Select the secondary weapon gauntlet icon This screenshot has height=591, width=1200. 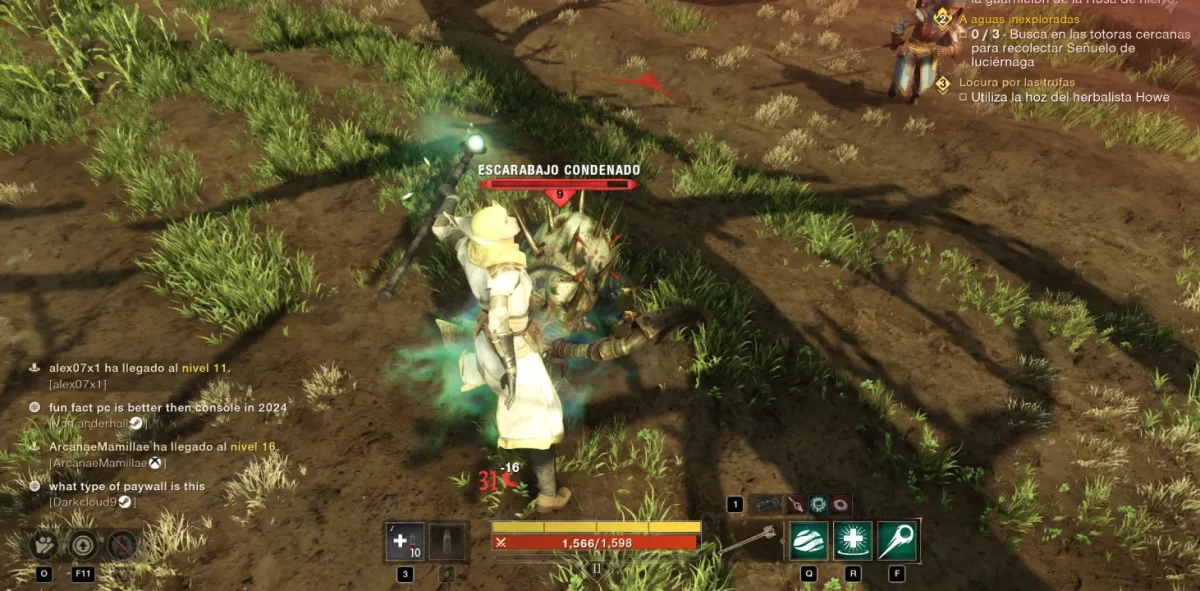click(768, 505)
